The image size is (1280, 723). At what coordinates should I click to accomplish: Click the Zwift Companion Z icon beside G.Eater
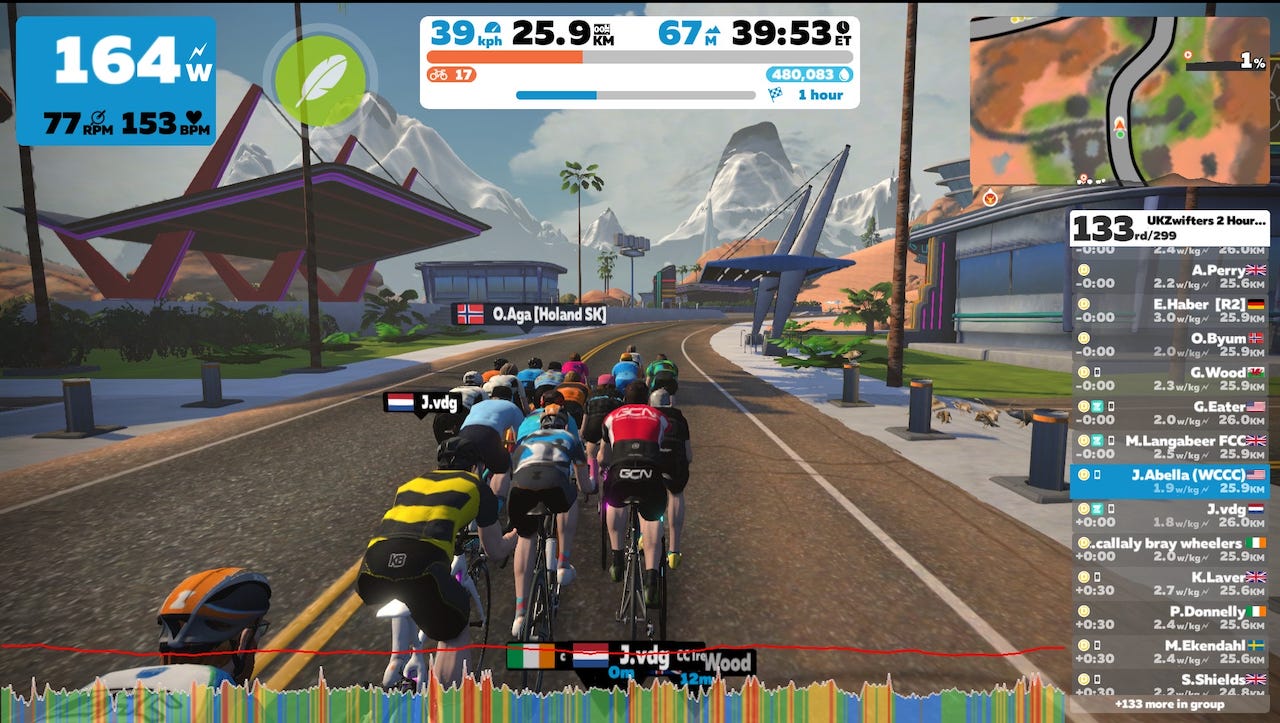click(1096, 406)
